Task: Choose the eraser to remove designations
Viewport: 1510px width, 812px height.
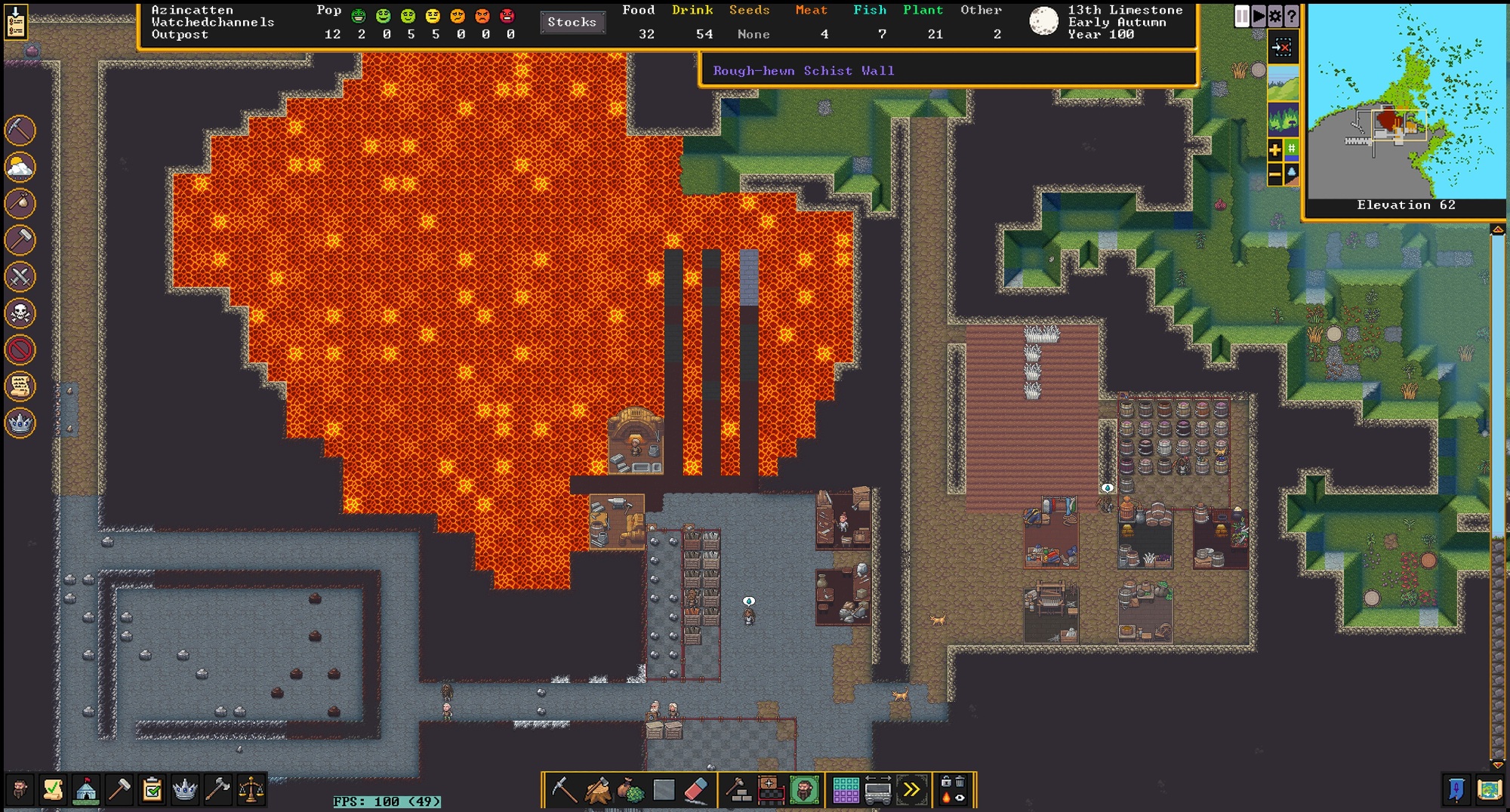Action: [x=696, y=790]
